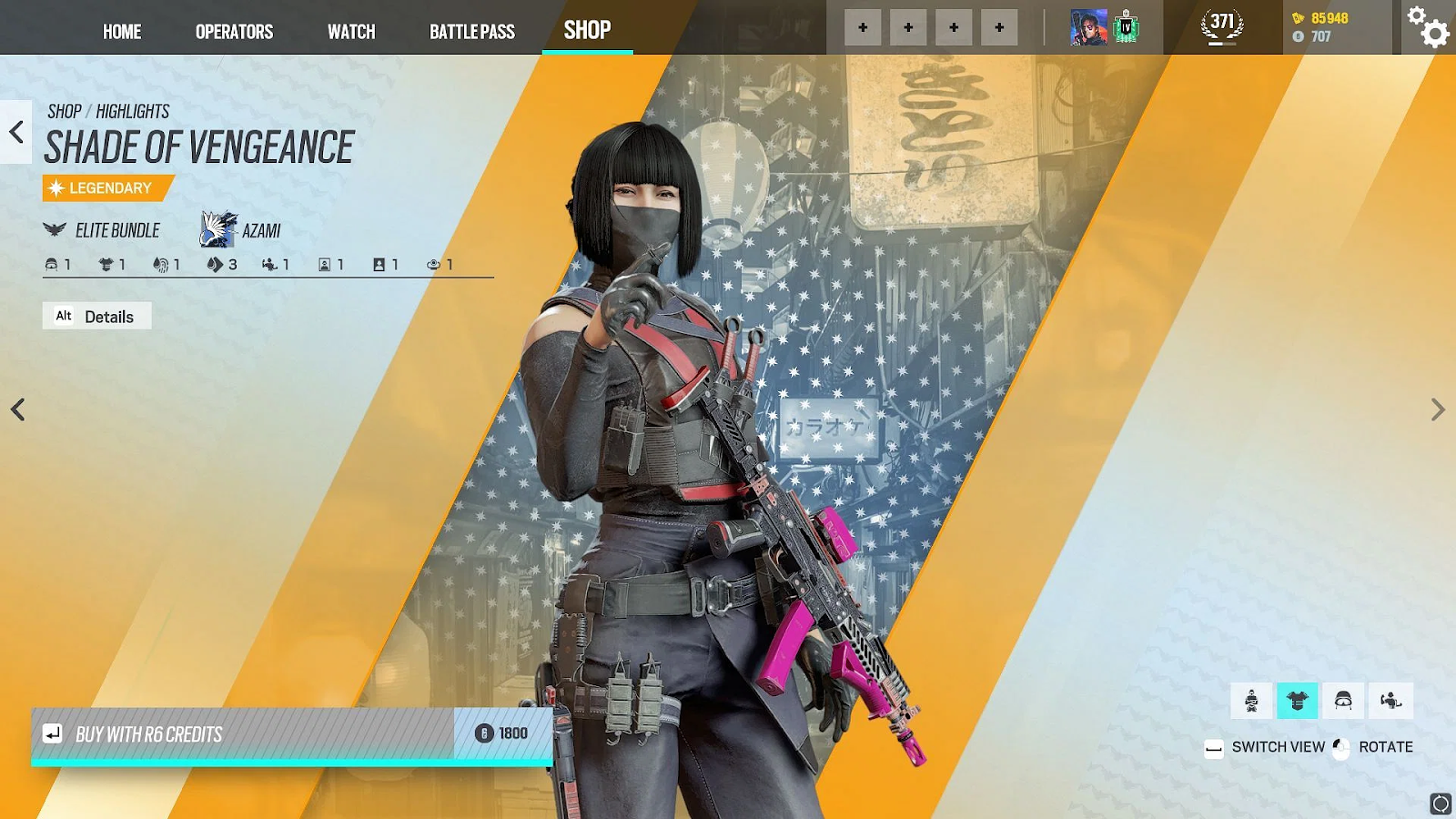Open the Home tab
The height and width of the screenshot is (819, 1456).
tap(122, 32)
